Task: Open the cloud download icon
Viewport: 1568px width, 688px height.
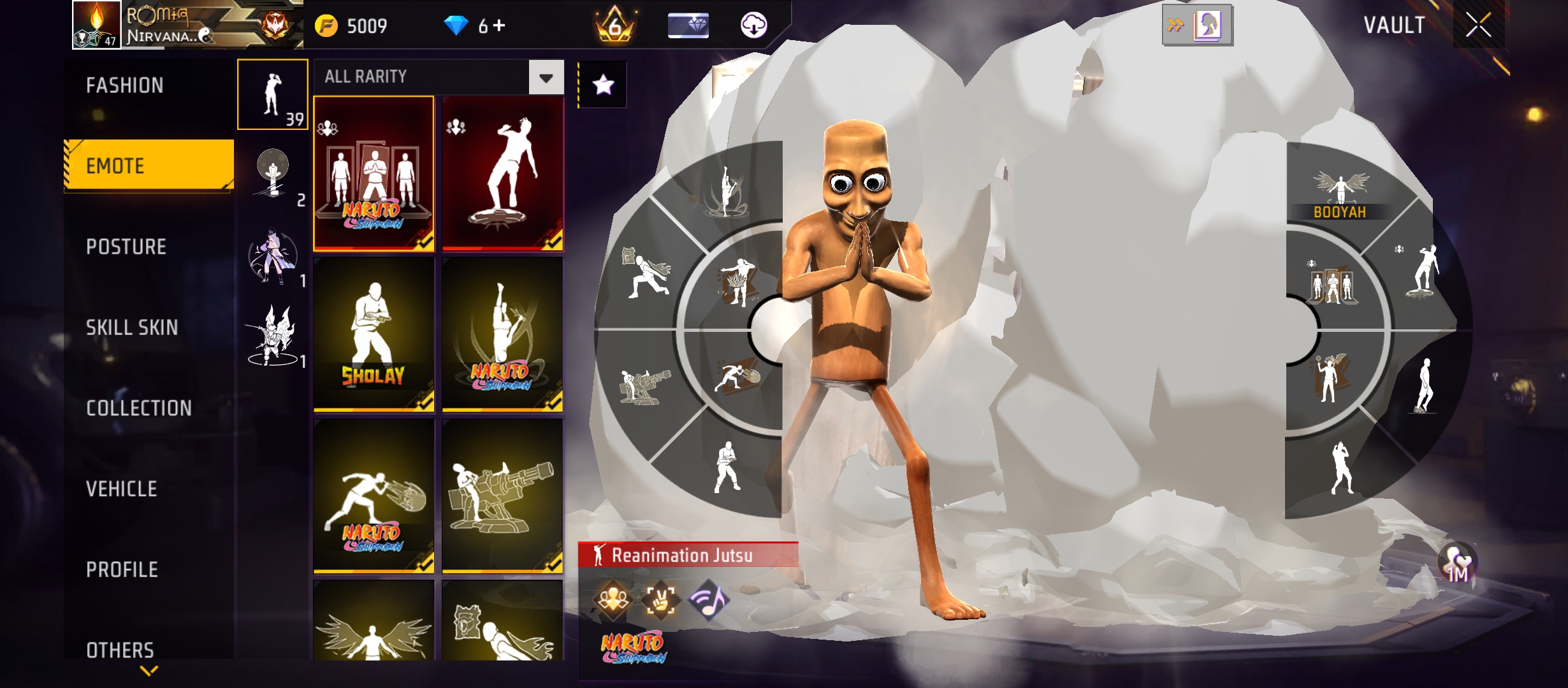Action: pos(755,27)
